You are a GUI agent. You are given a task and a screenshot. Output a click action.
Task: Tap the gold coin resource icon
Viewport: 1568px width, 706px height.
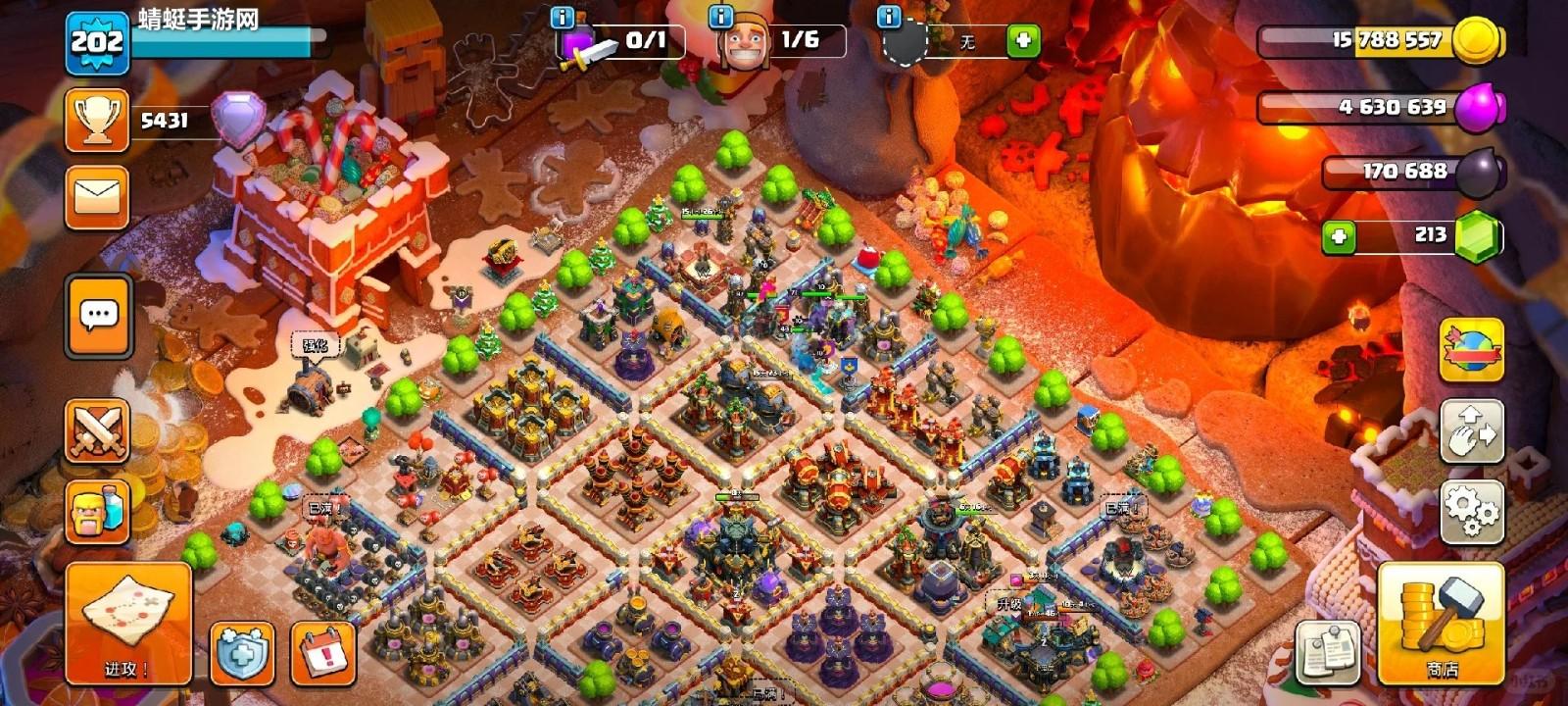coord(1477,41)
